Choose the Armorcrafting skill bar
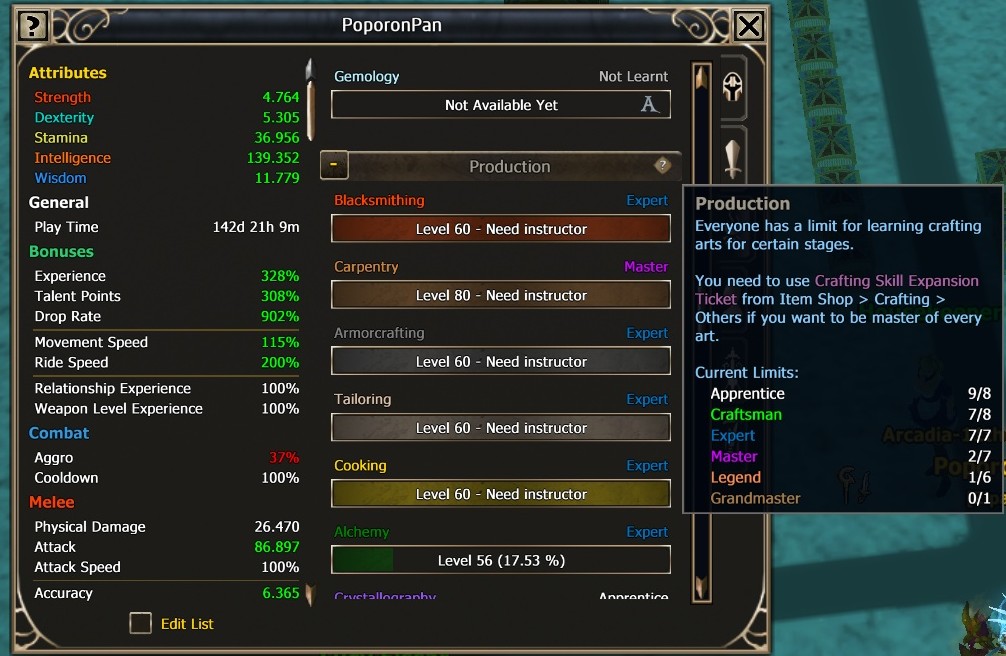 coord(501,361)
